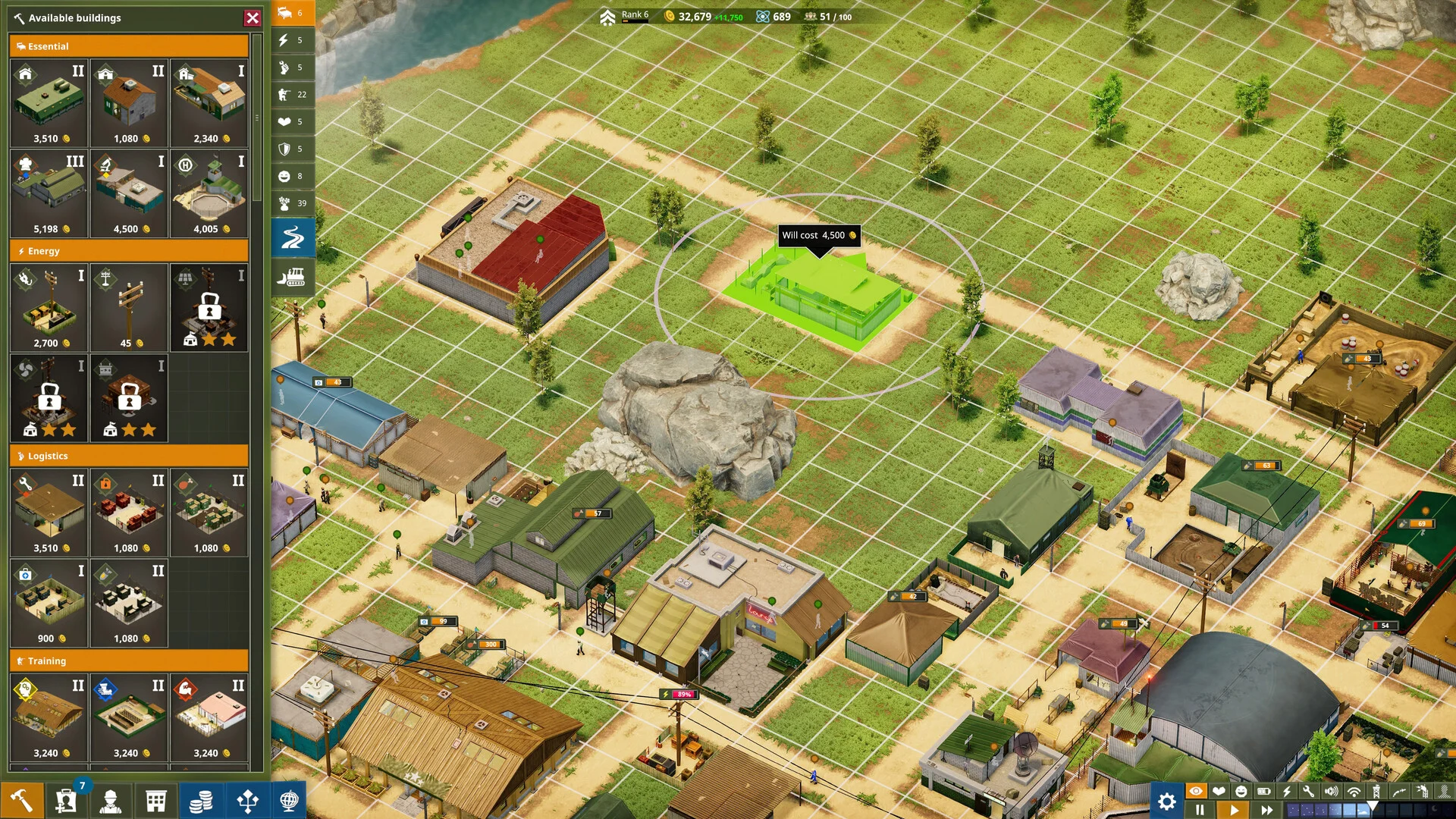
Task: Open the gear settings menu
Action: (x=1166, y=801)
